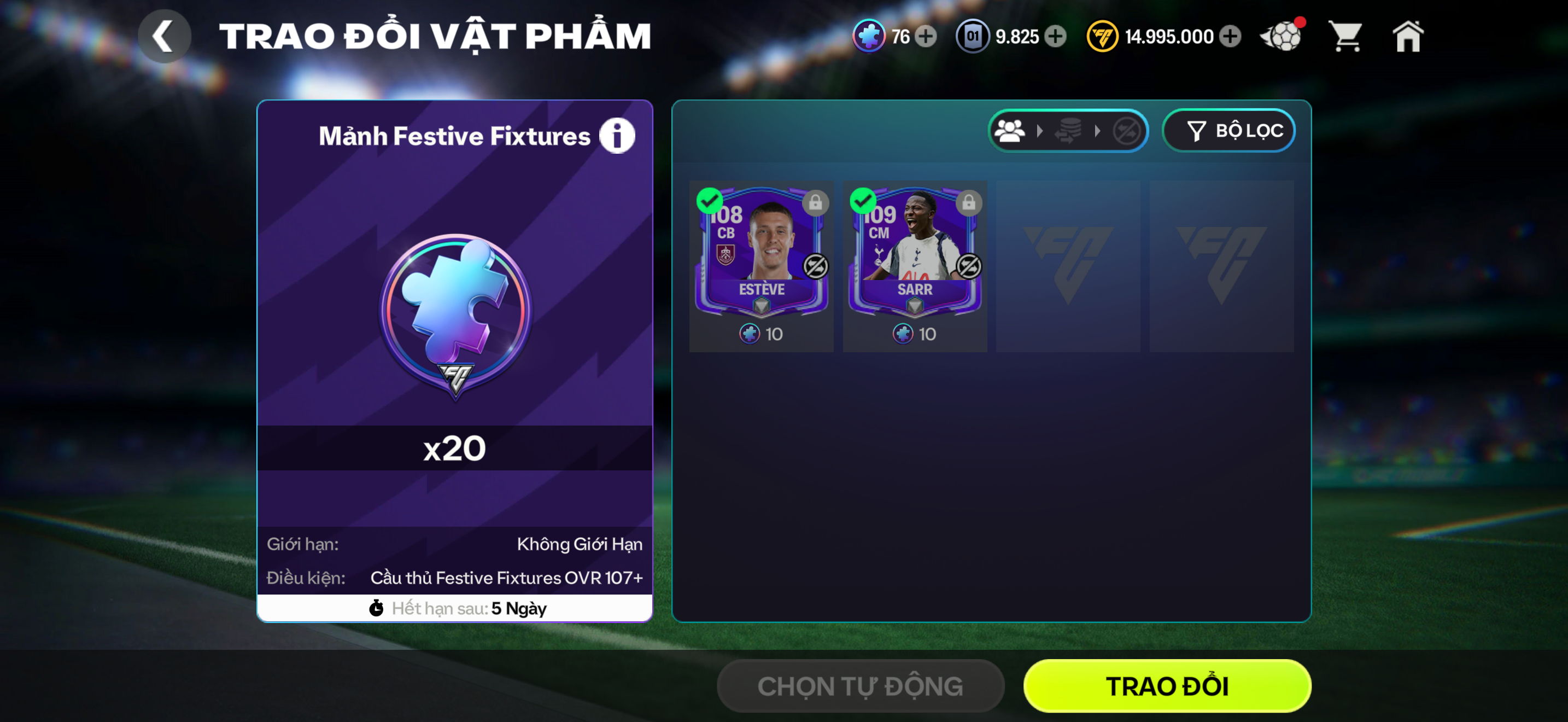Tap the puzzle piece currency icon showing 76
Screen dimensions: 1568x722
click(x=870, y=37)
